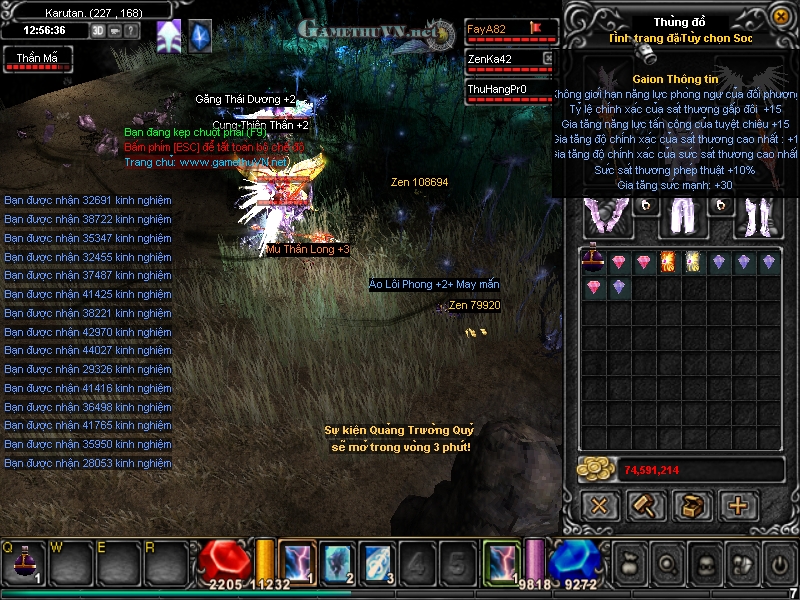Click the camera button beside the clock
Screen dimensions: 800x600
pos(115,30)
